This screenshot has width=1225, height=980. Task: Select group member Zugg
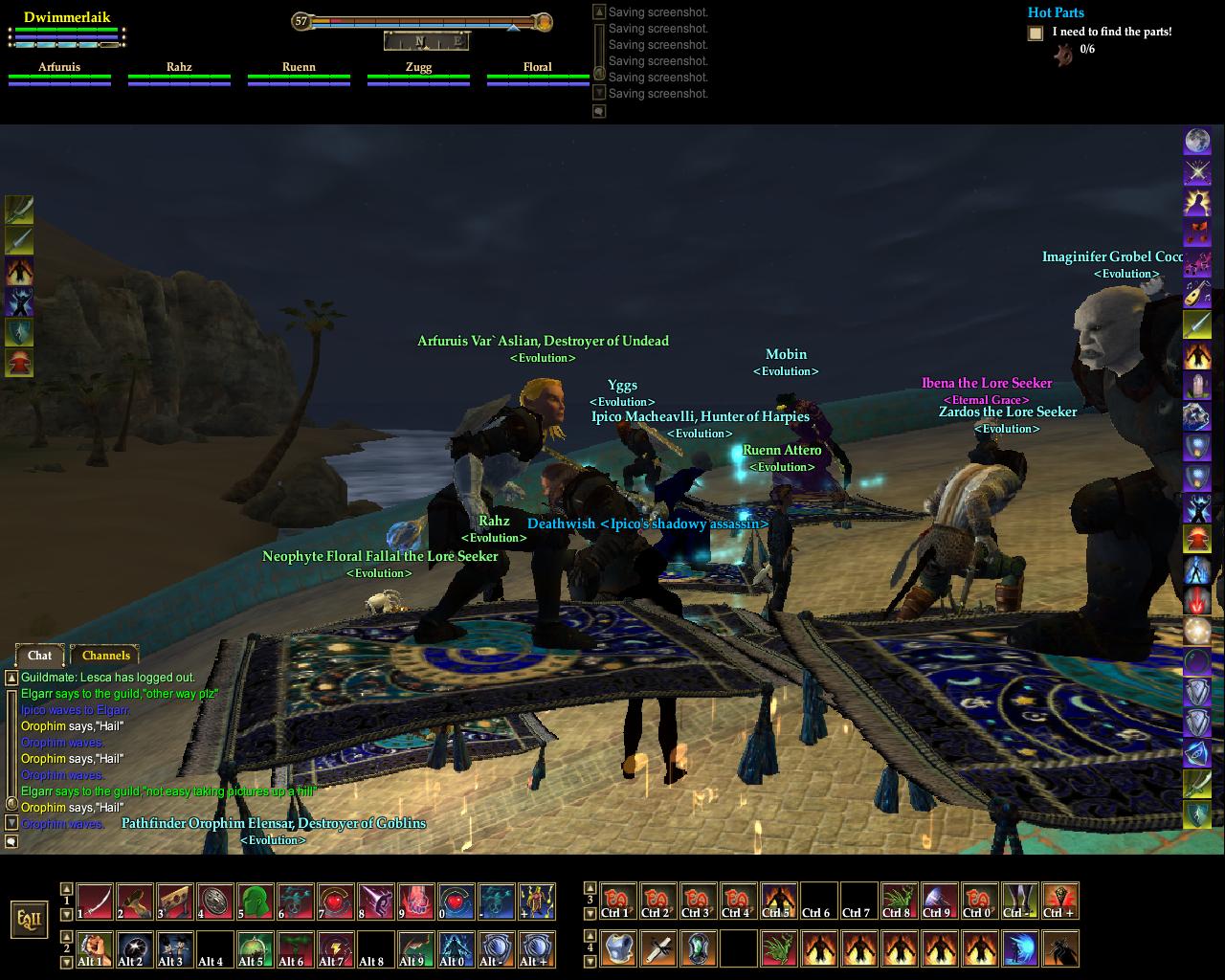(418, 68)
